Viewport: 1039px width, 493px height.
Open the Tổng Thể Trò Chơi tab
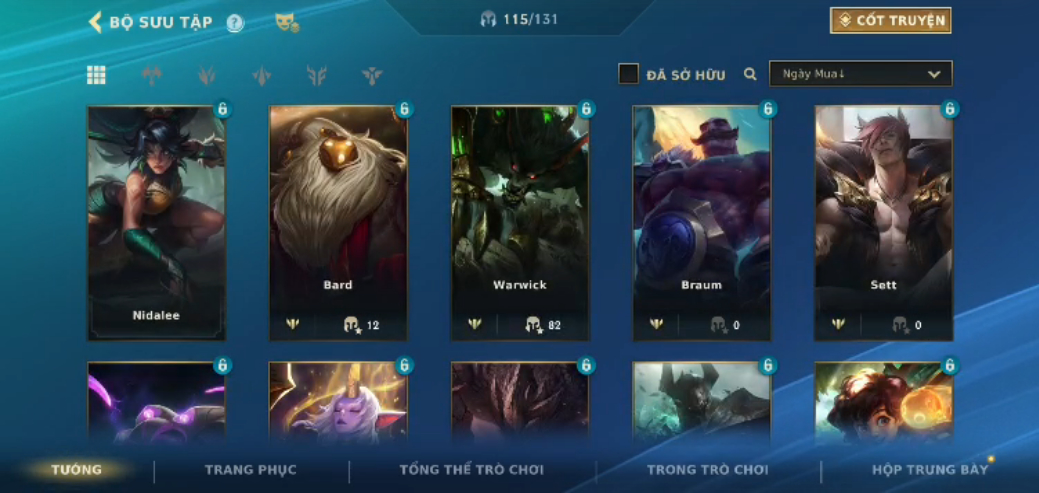(471, 470)
